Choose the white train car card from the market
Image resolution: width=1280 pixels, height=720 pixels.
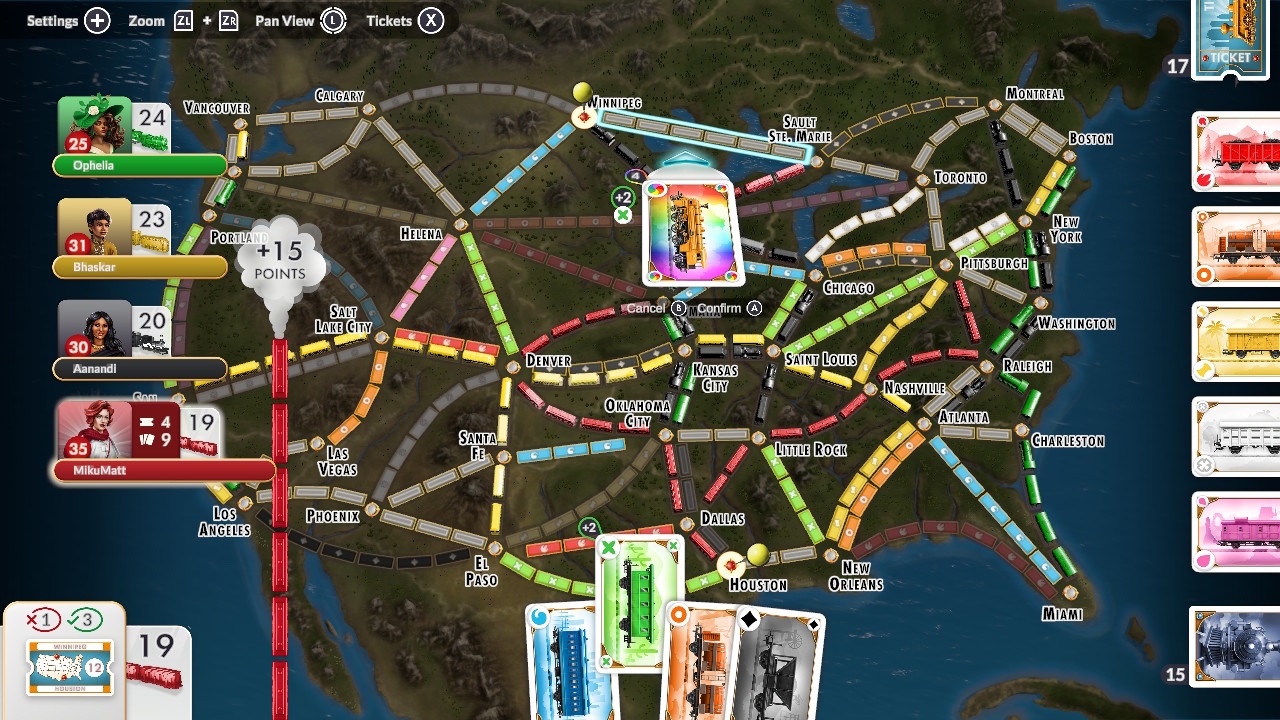[x=1238, y=437]
